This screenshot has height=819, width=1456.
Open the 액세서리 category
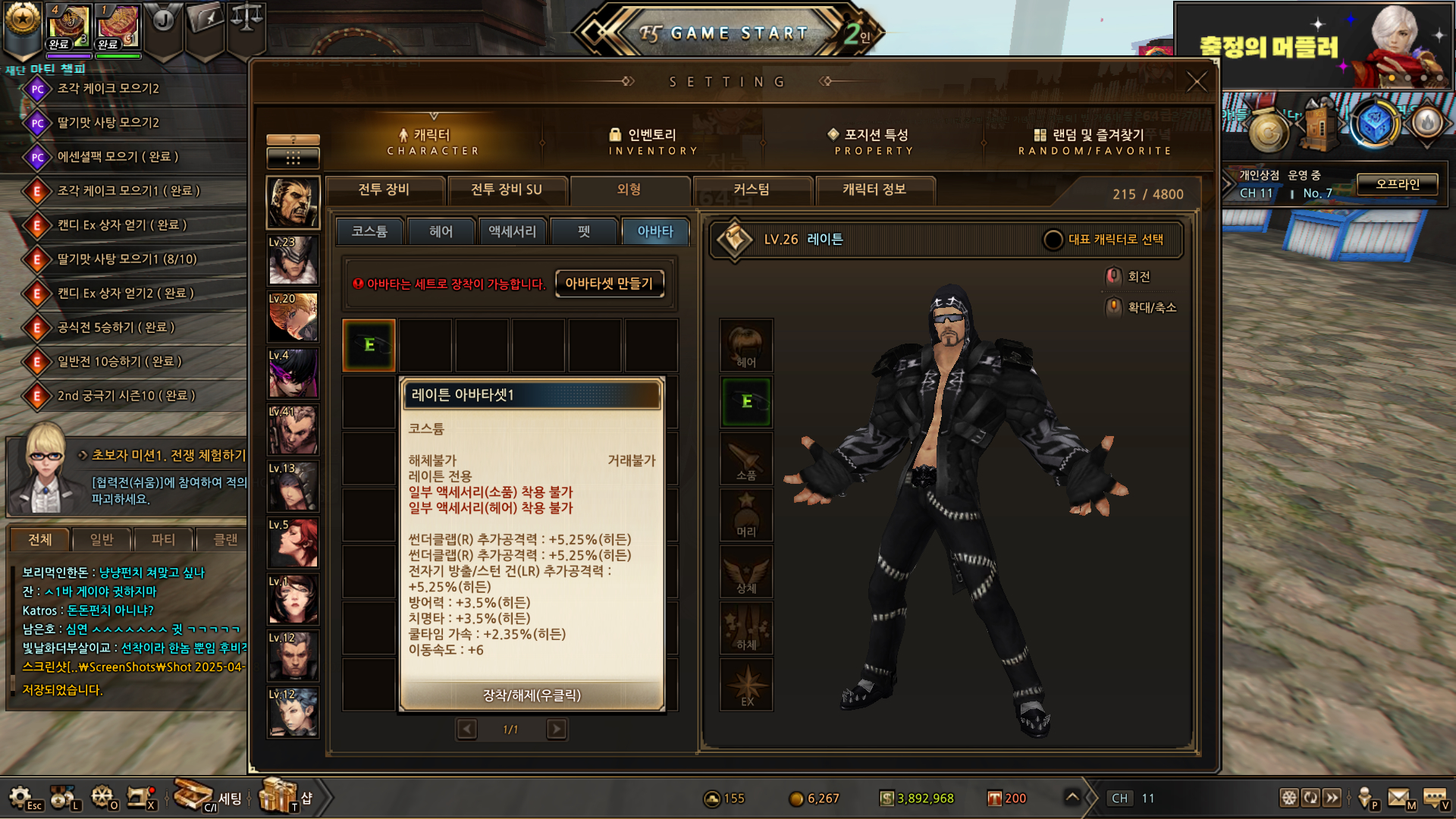tap(512, 231)
